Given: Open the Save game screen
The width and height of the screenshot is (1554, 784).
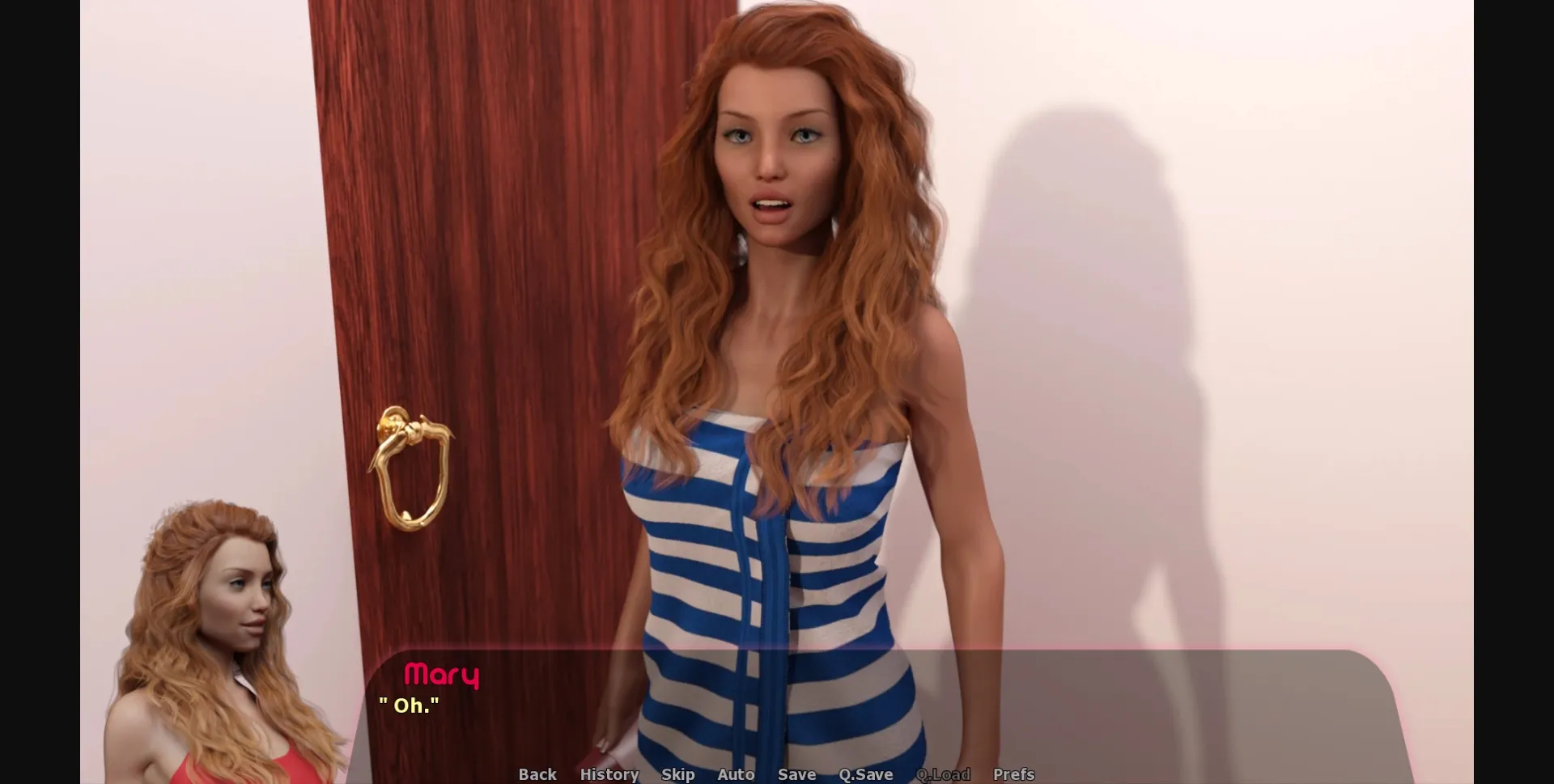Looking at the screenshot, I should (x=796, y=774).
